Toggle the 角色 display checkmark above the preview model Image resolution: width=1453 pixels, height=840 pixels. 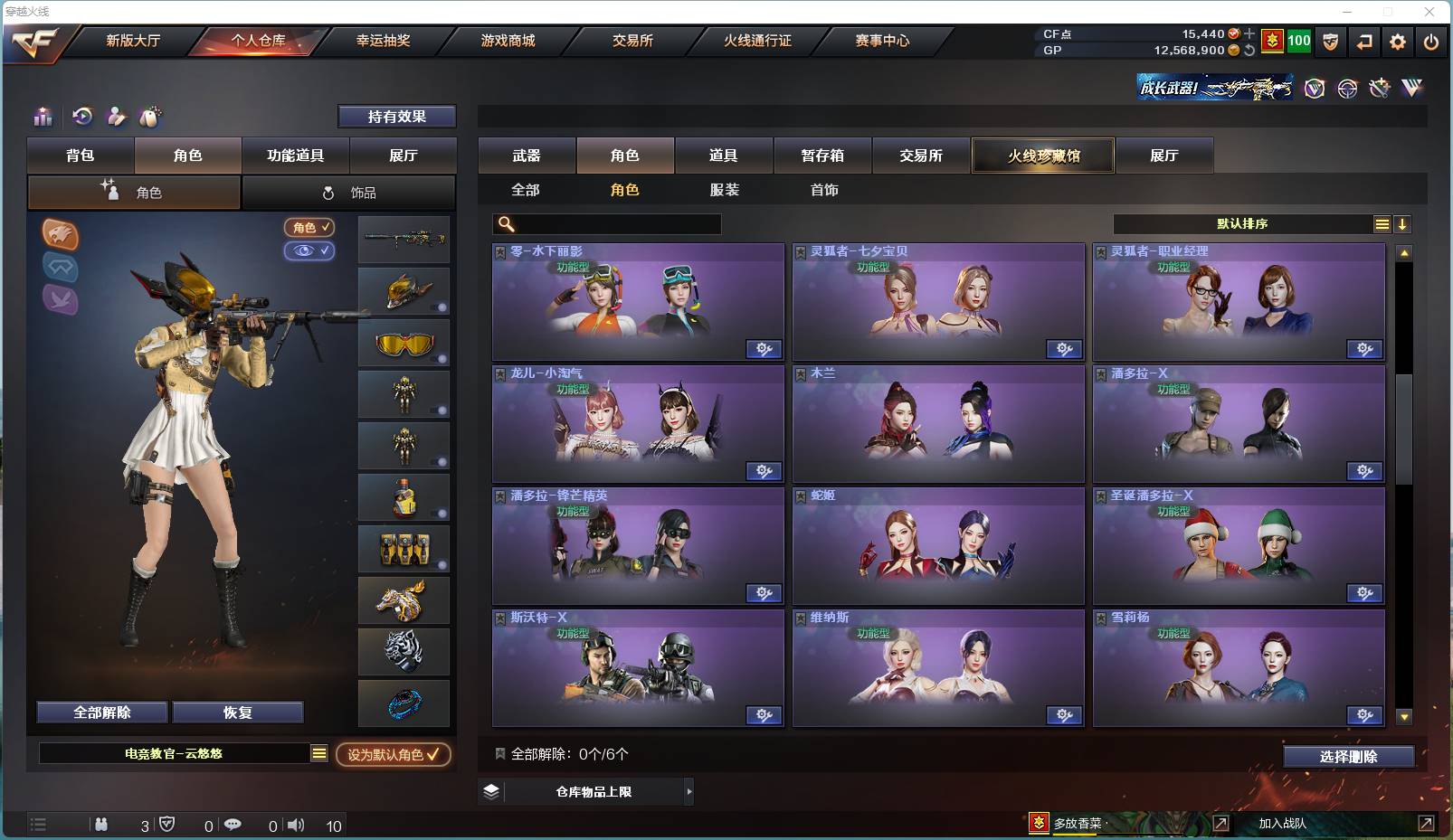(x=309, y=227)
